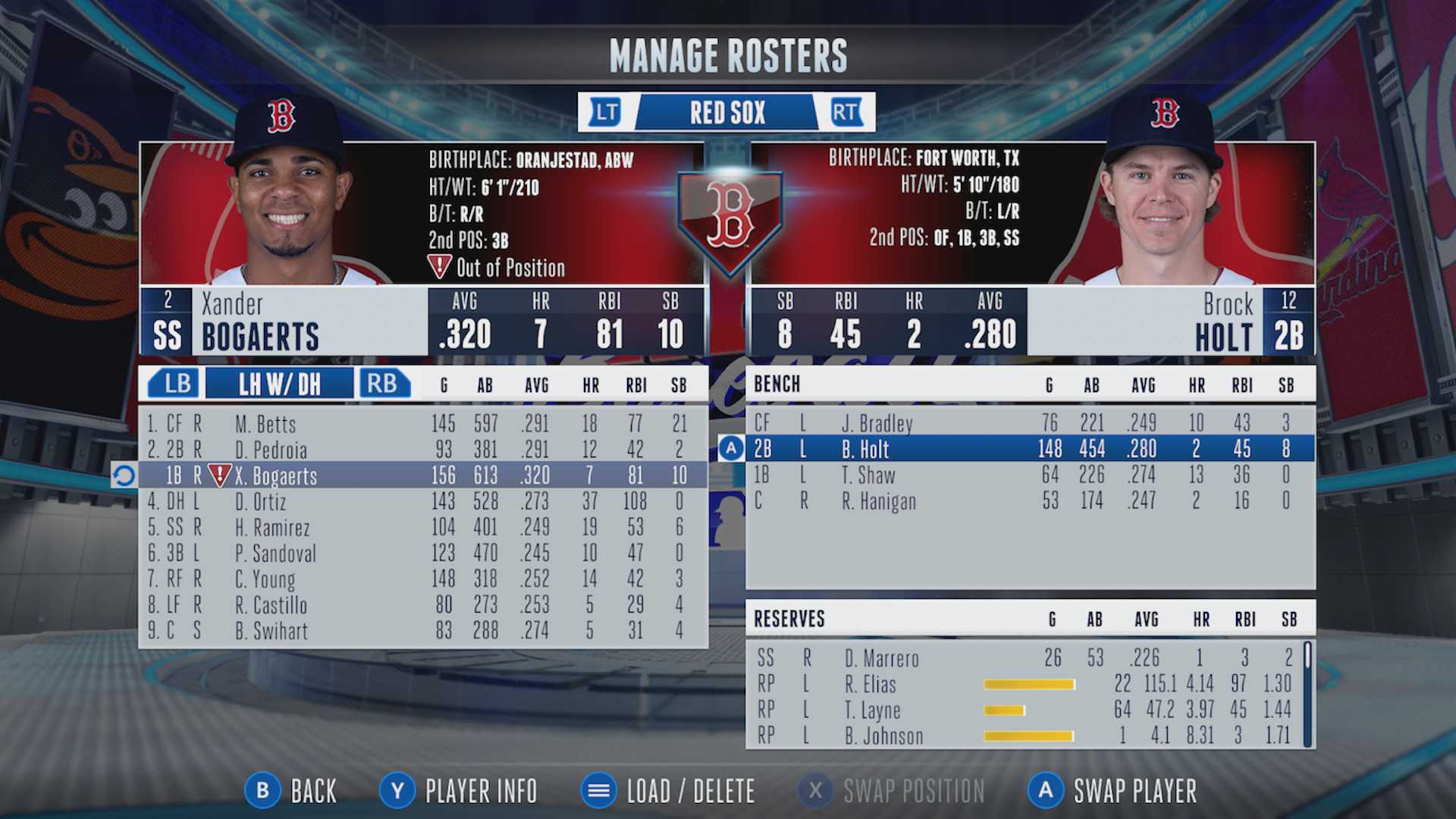Screen dimensions: 1456x819
Task: Select R. Hanigan bench row
Action: (1030, 501)
